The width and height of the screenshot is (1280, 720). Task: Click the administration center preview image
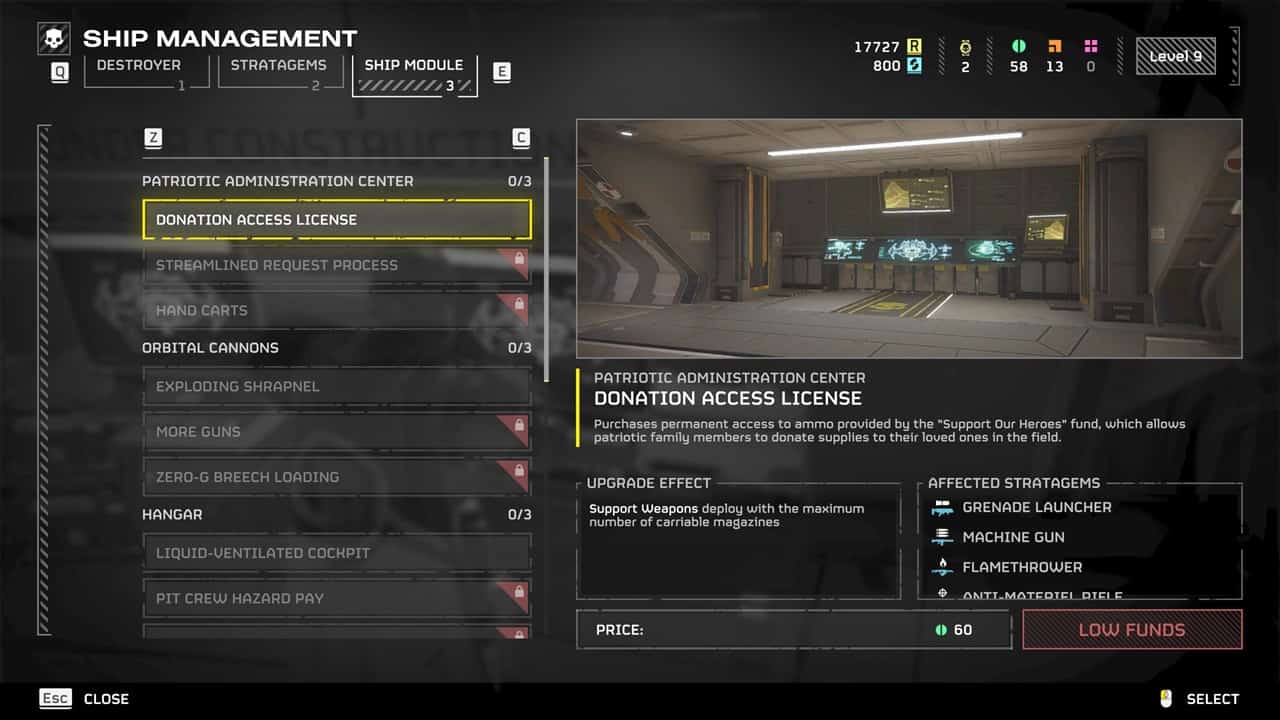pos(909,239)
